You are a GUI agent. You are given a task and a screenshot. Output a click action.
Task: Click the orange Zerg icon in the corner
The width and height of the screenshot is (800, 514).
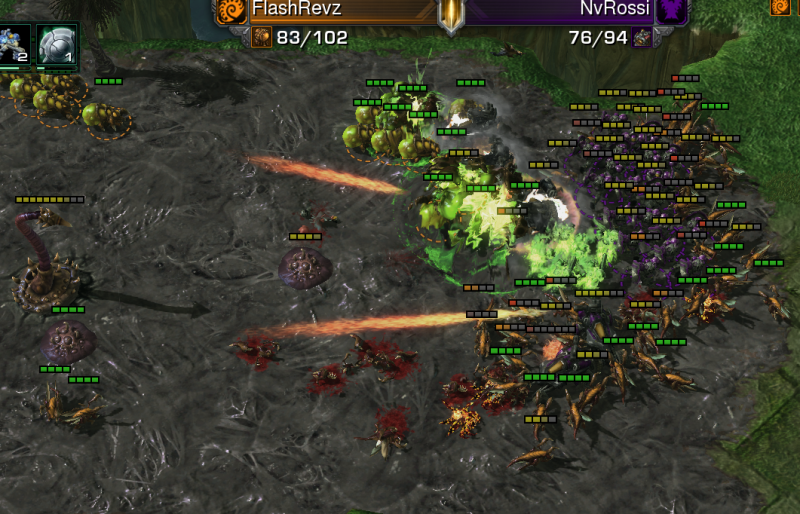(780, 7)
